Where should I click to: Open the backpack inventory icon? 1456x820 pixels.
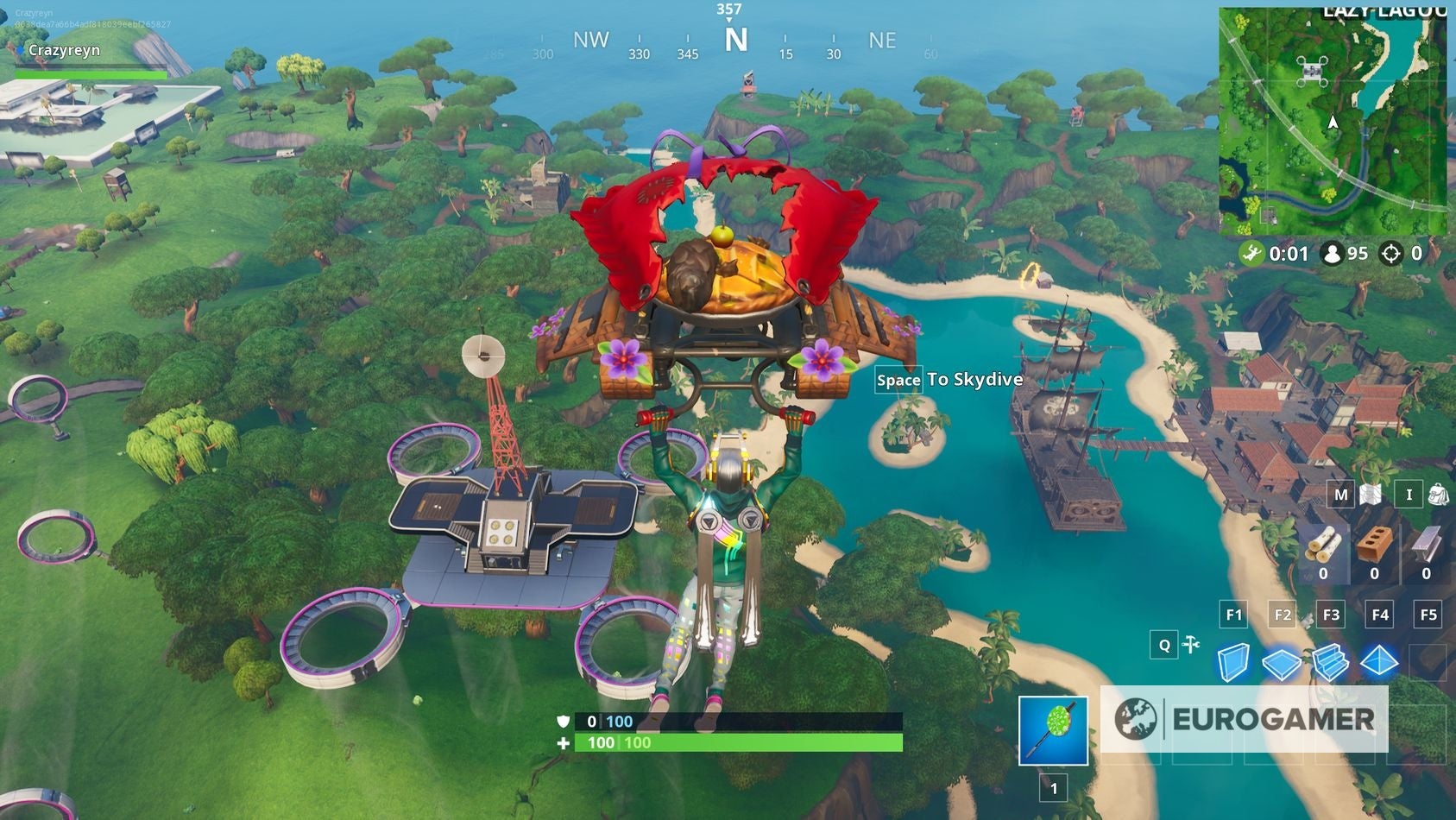(x=1437, y=494)
